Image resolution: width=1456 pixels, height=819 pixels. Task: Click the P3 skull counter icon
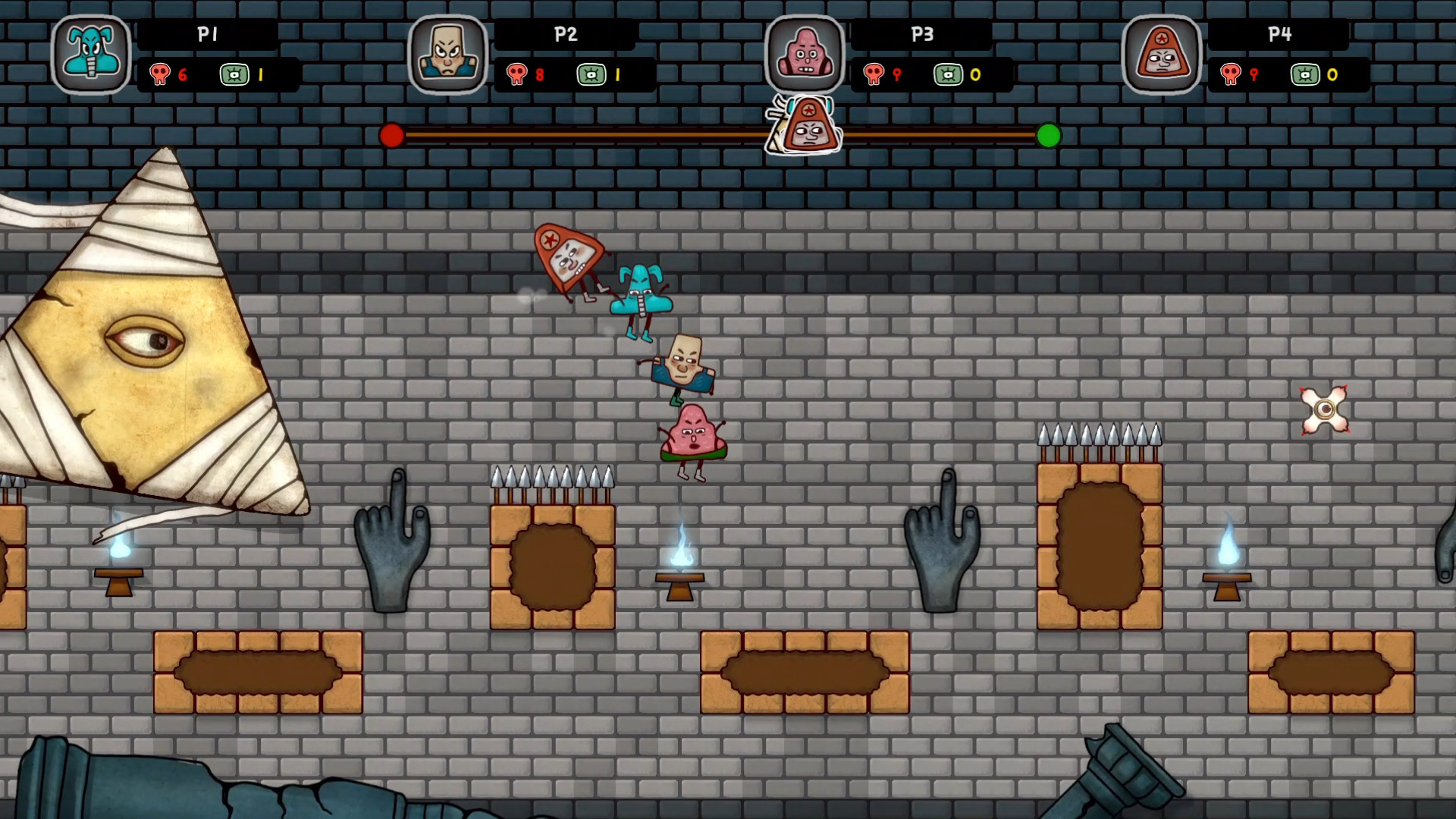point(875,74)
